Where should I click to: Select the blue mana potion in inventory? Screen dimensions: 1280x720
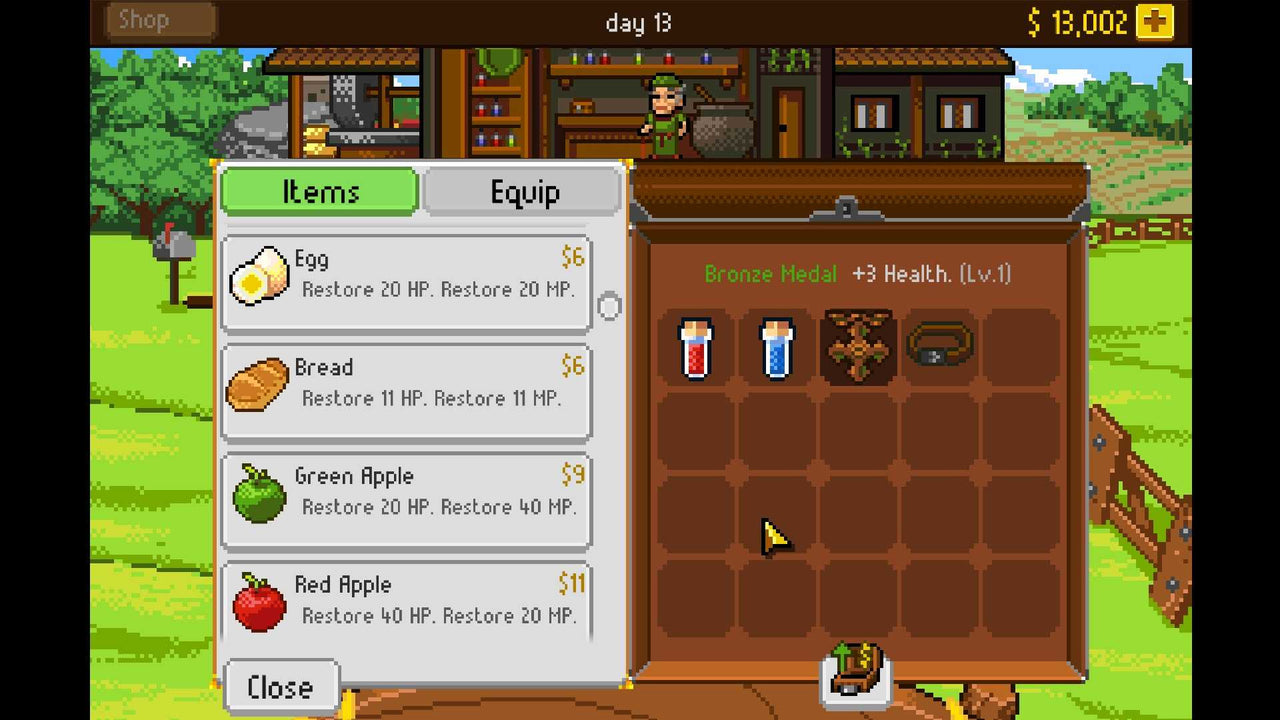coord(777,349)
